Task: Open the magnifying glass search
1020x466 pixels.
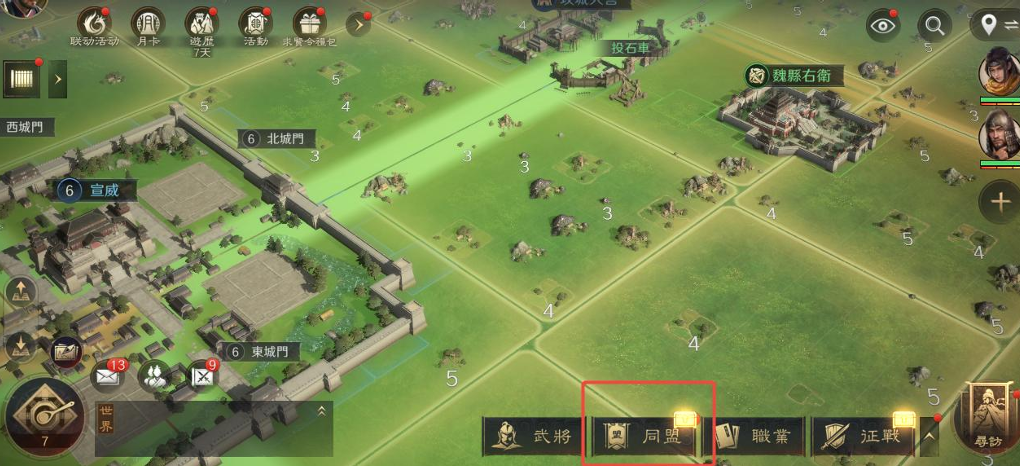Action: click(x=935, y=26)
